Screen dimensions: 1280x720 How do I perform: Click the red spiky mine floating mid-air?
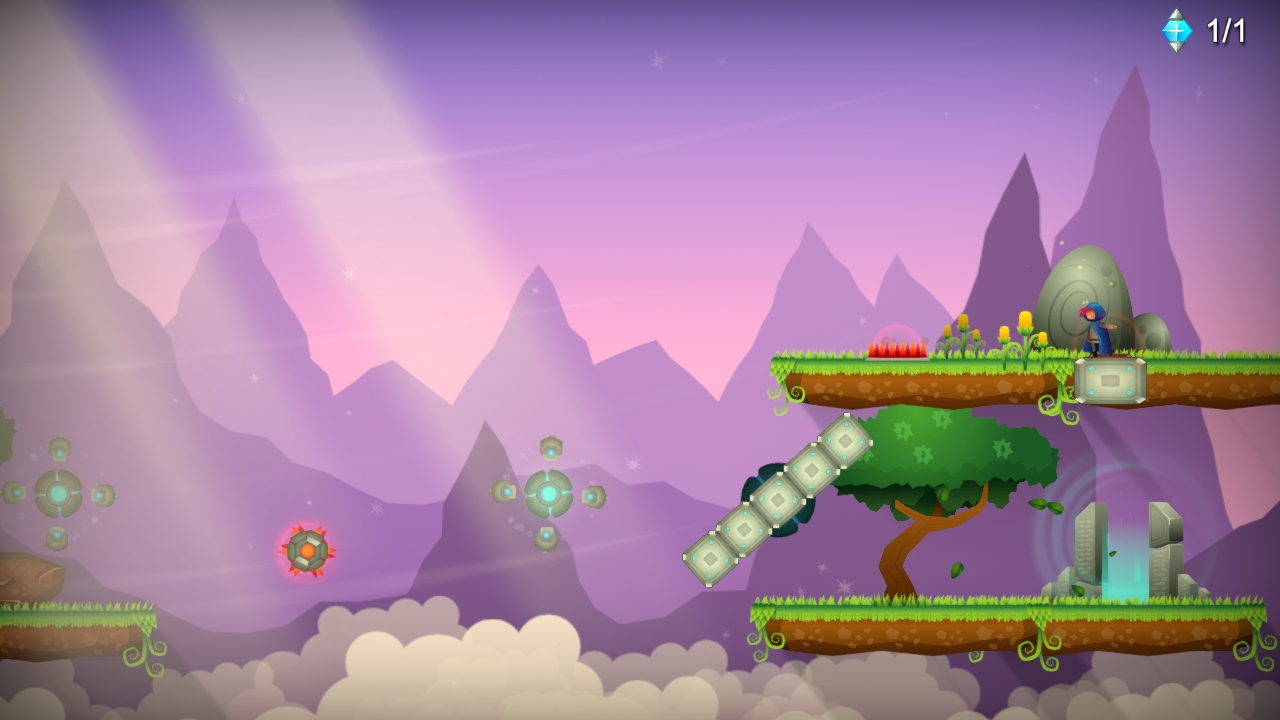(x=309, y=551)
